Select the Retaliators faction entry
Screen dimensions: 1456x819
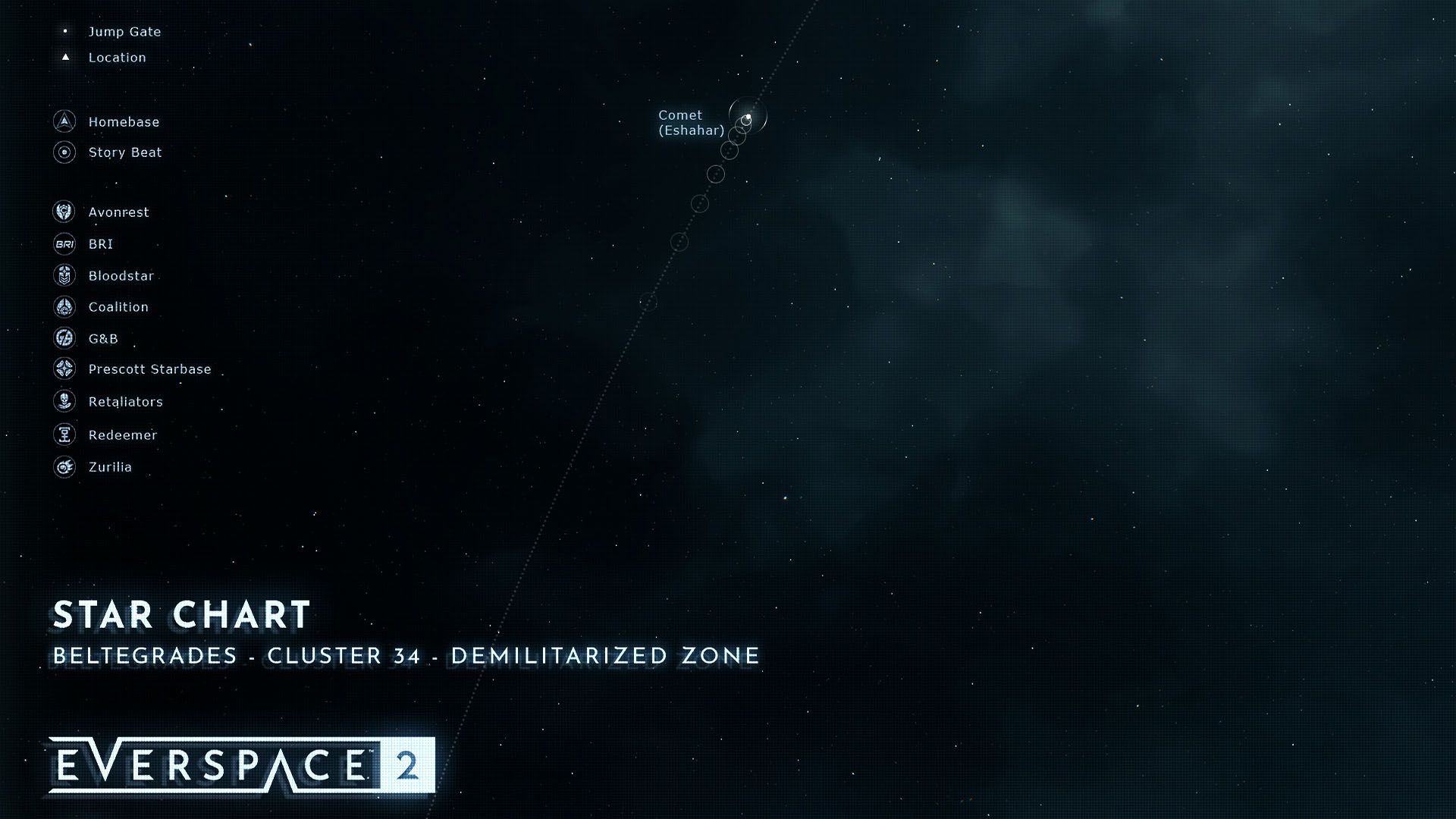125,402
